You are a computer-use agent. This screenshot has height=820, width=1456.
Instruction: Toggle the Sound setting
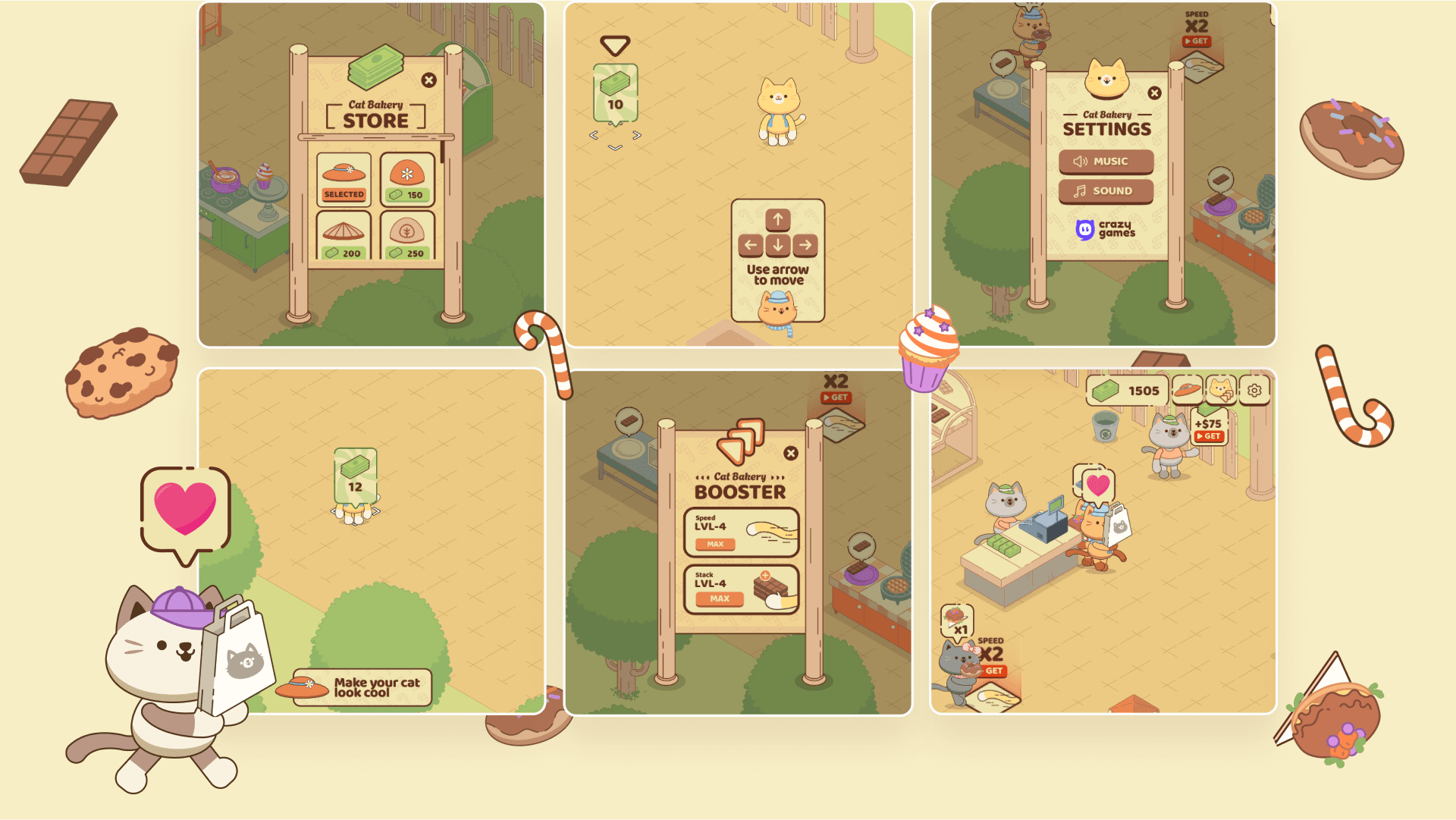point(1106,191)
